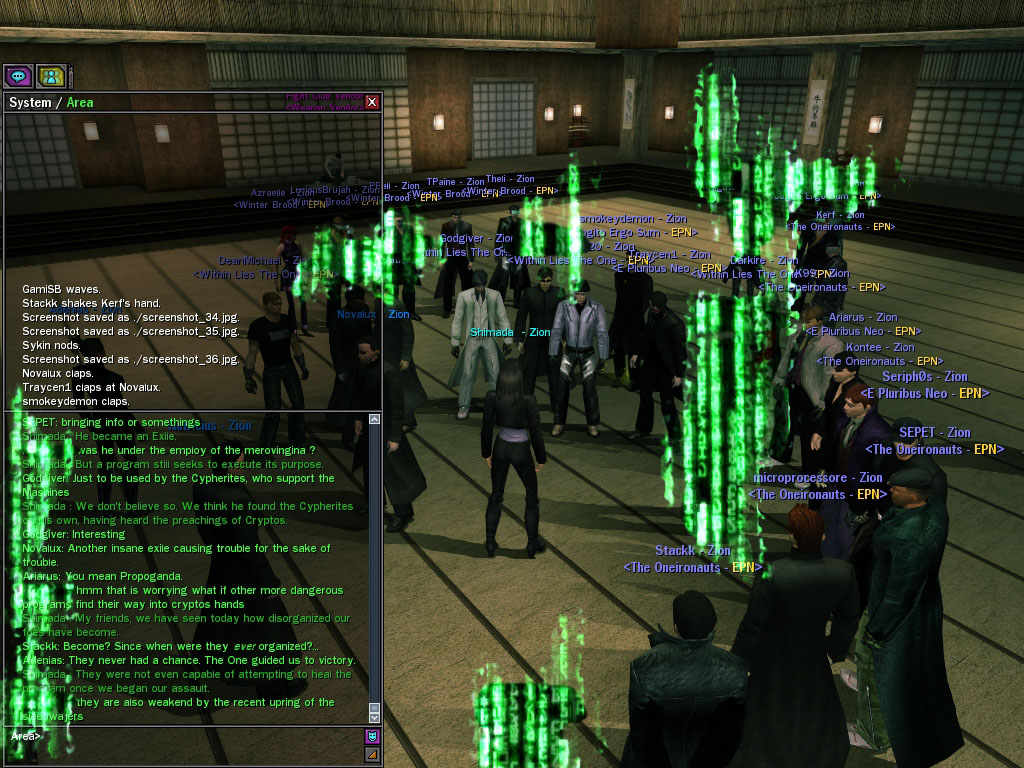
Task: Switch to the Area chat channel label
Action: 80,103
